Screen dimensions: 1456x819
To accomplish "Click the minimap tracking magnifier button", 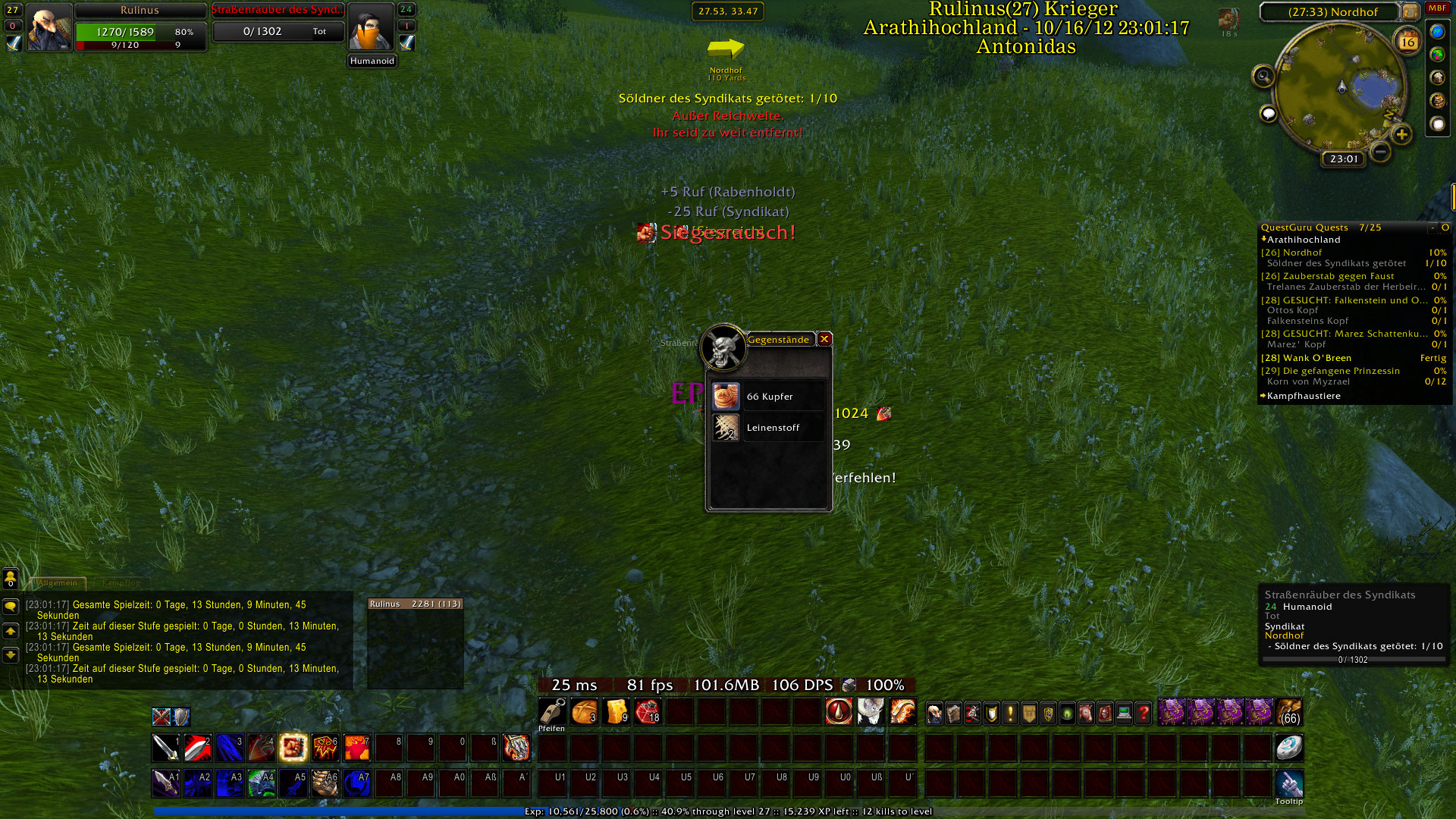I will tap(1263, 76).
